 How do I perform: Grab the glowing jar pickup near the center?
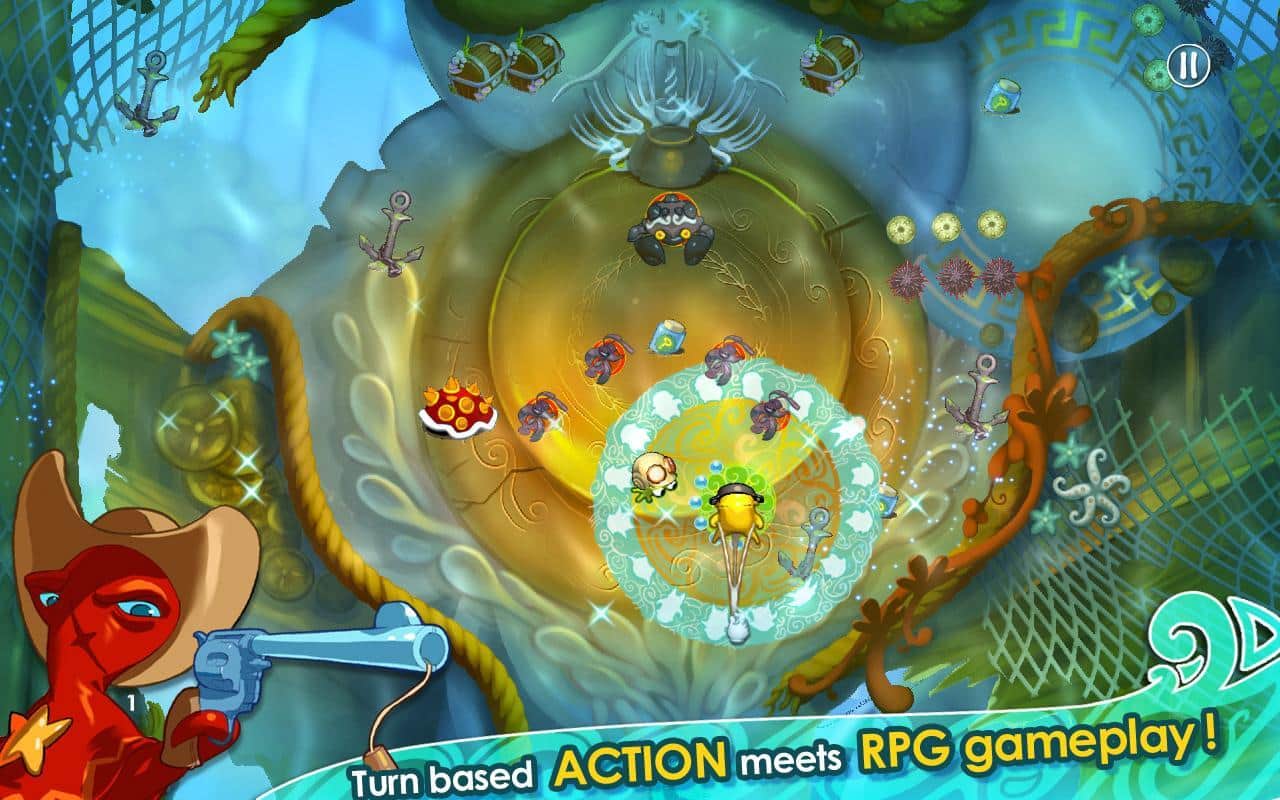(x=667, y=337)
